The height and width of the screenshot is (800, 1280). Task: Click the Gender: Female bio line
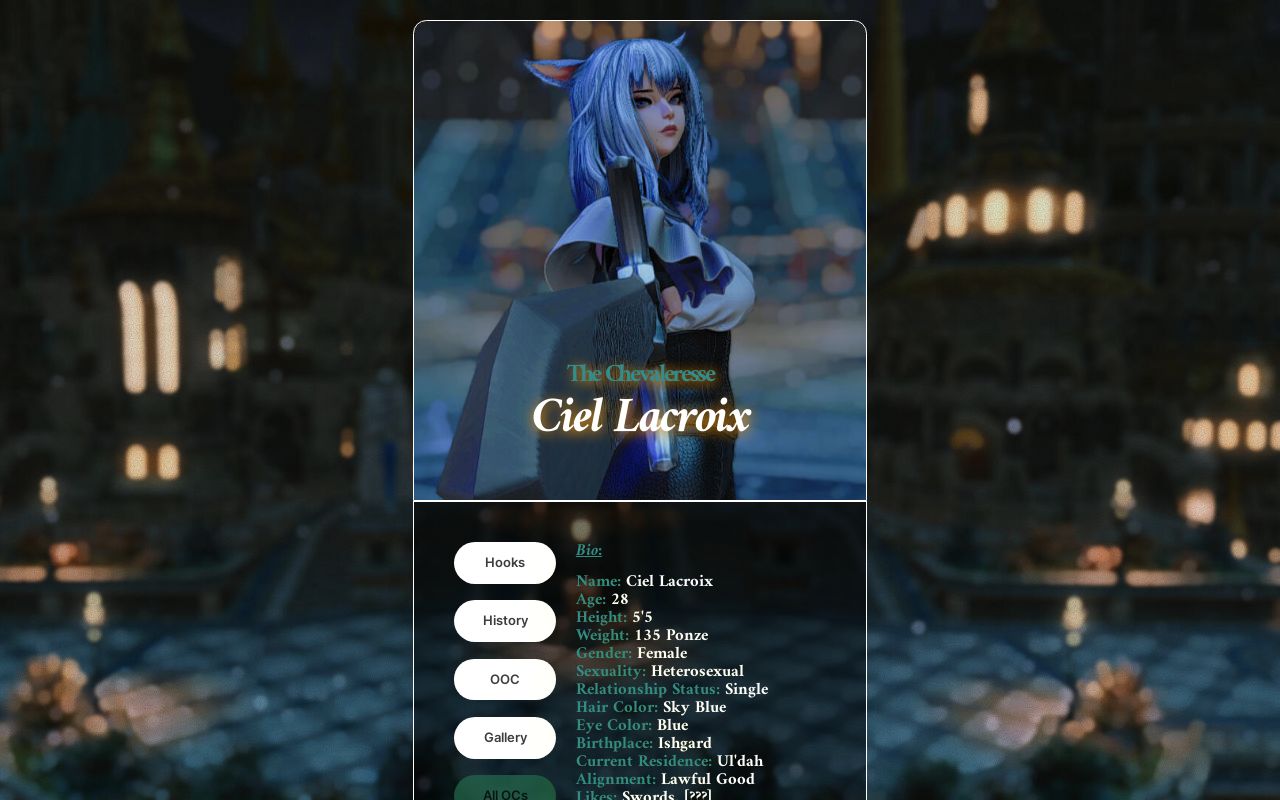click(631, 653)
